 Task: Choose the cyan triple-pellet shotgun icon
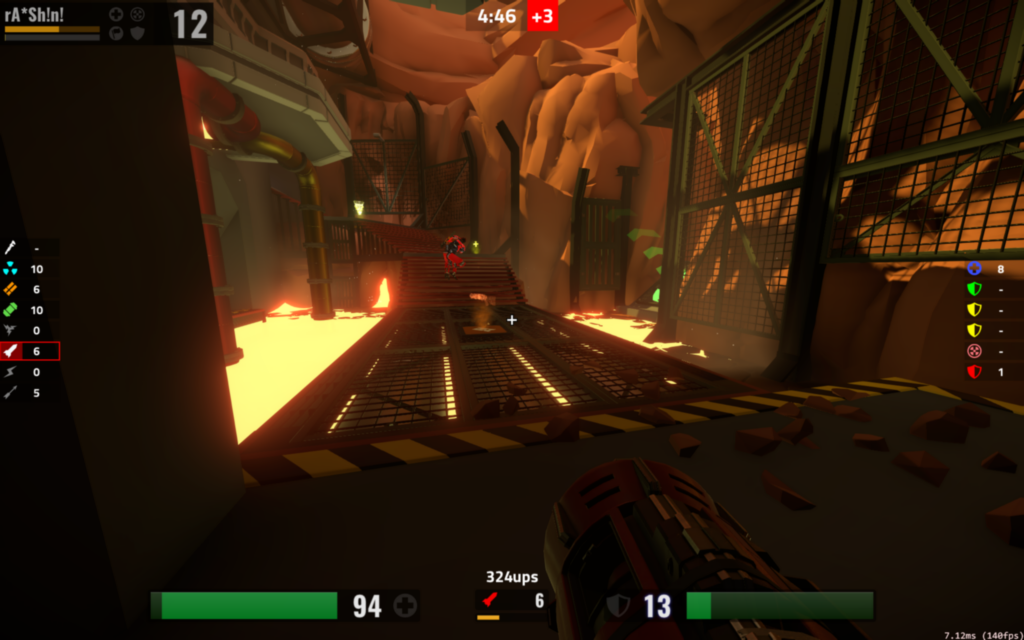pyautogui.click(x=10, y=269)
